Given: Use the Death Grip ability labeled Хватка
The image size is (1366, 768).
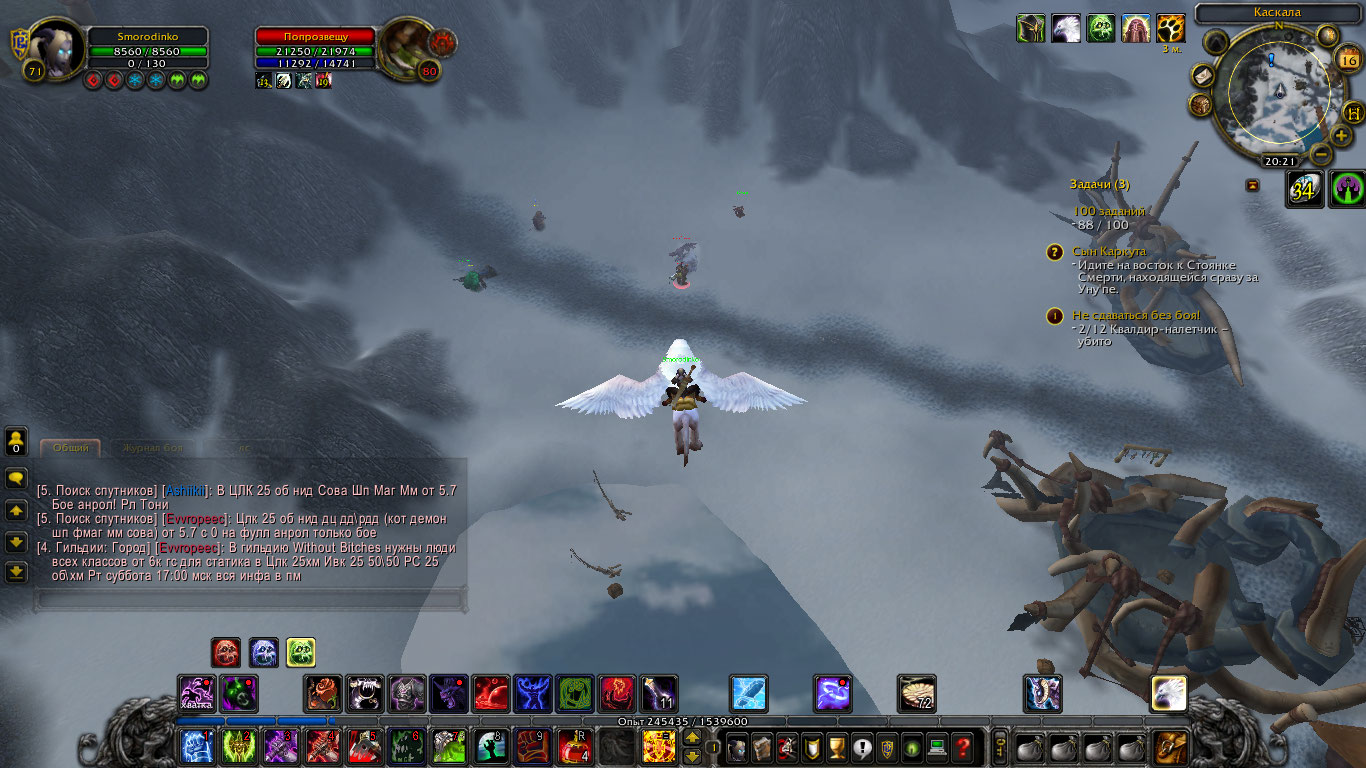Looking at the screenshot, I should point(196,693).
